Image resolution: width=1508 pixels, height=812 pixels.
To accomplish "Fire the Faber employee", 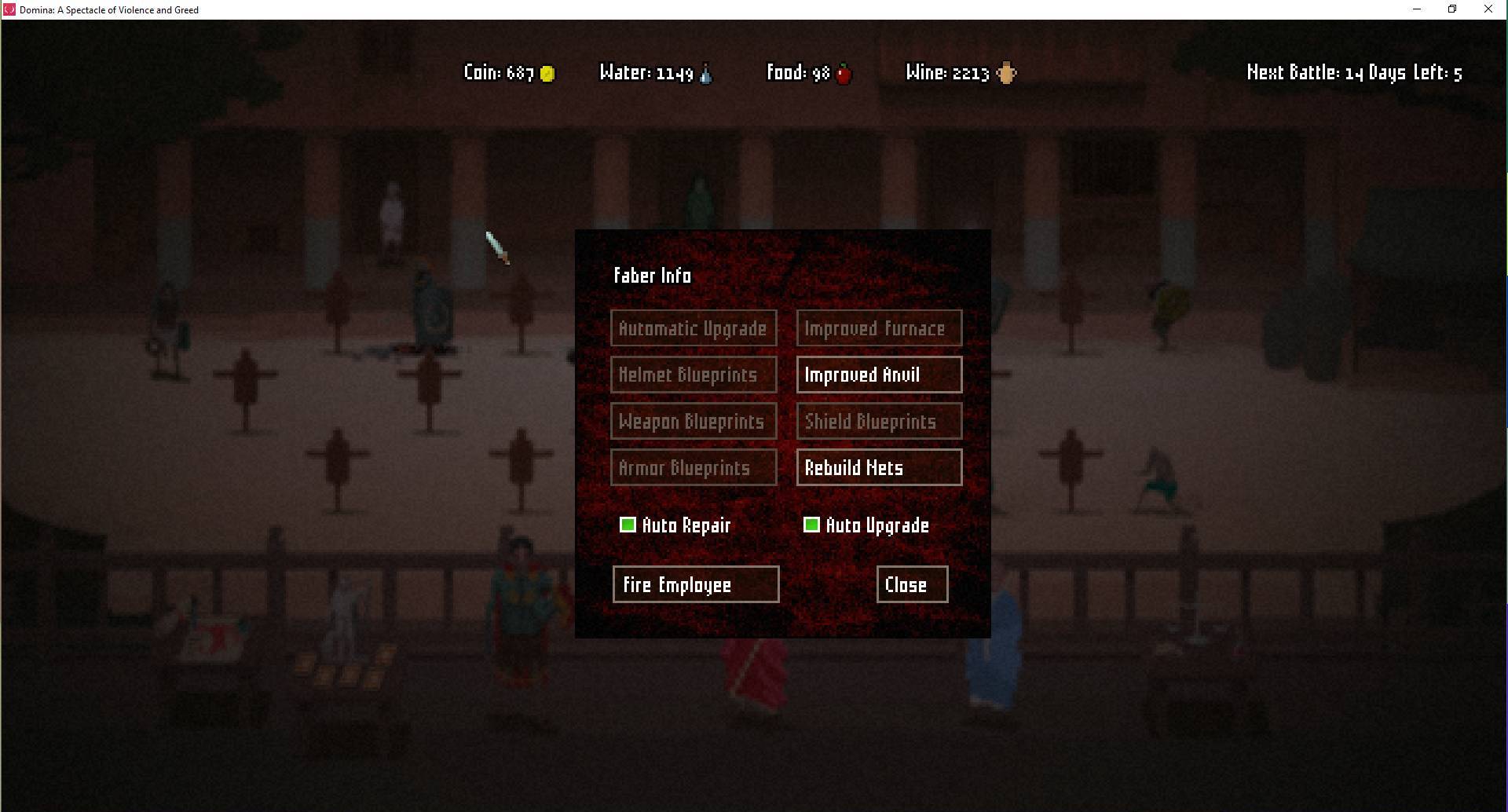I will point(695,584).
